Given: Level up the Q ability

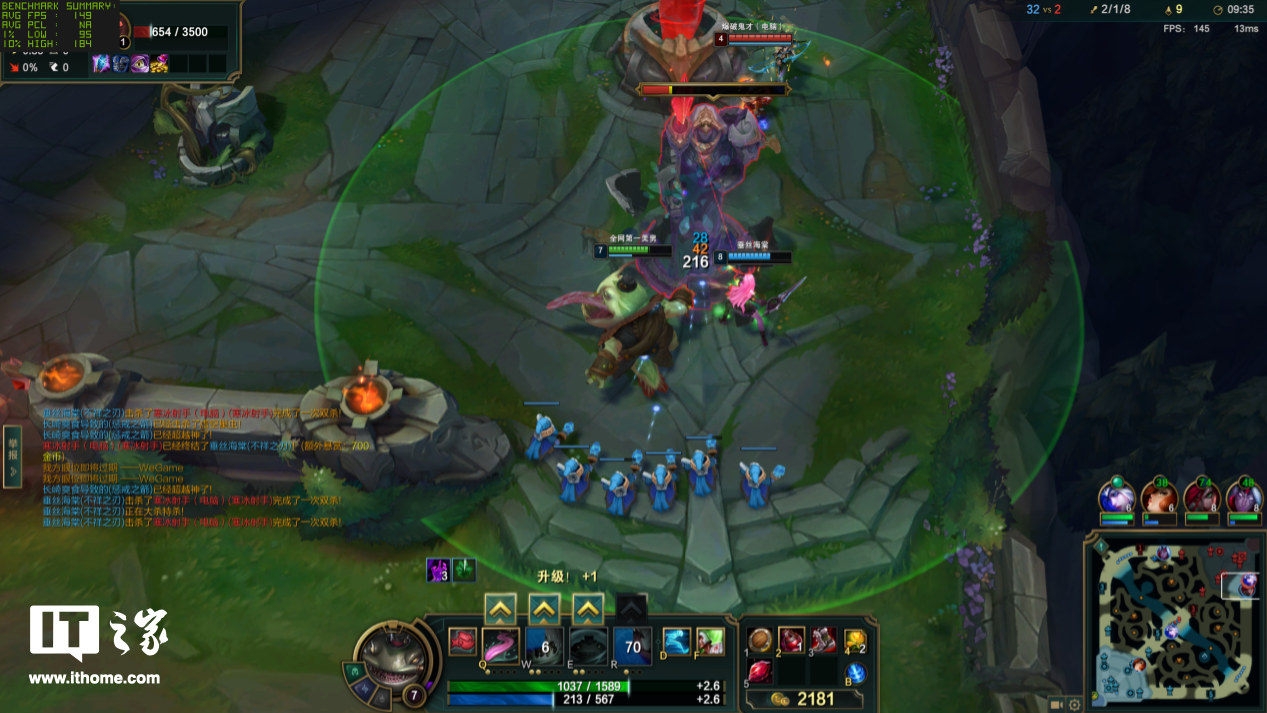Looking at the screenshot, I should [x=500, y=608].
